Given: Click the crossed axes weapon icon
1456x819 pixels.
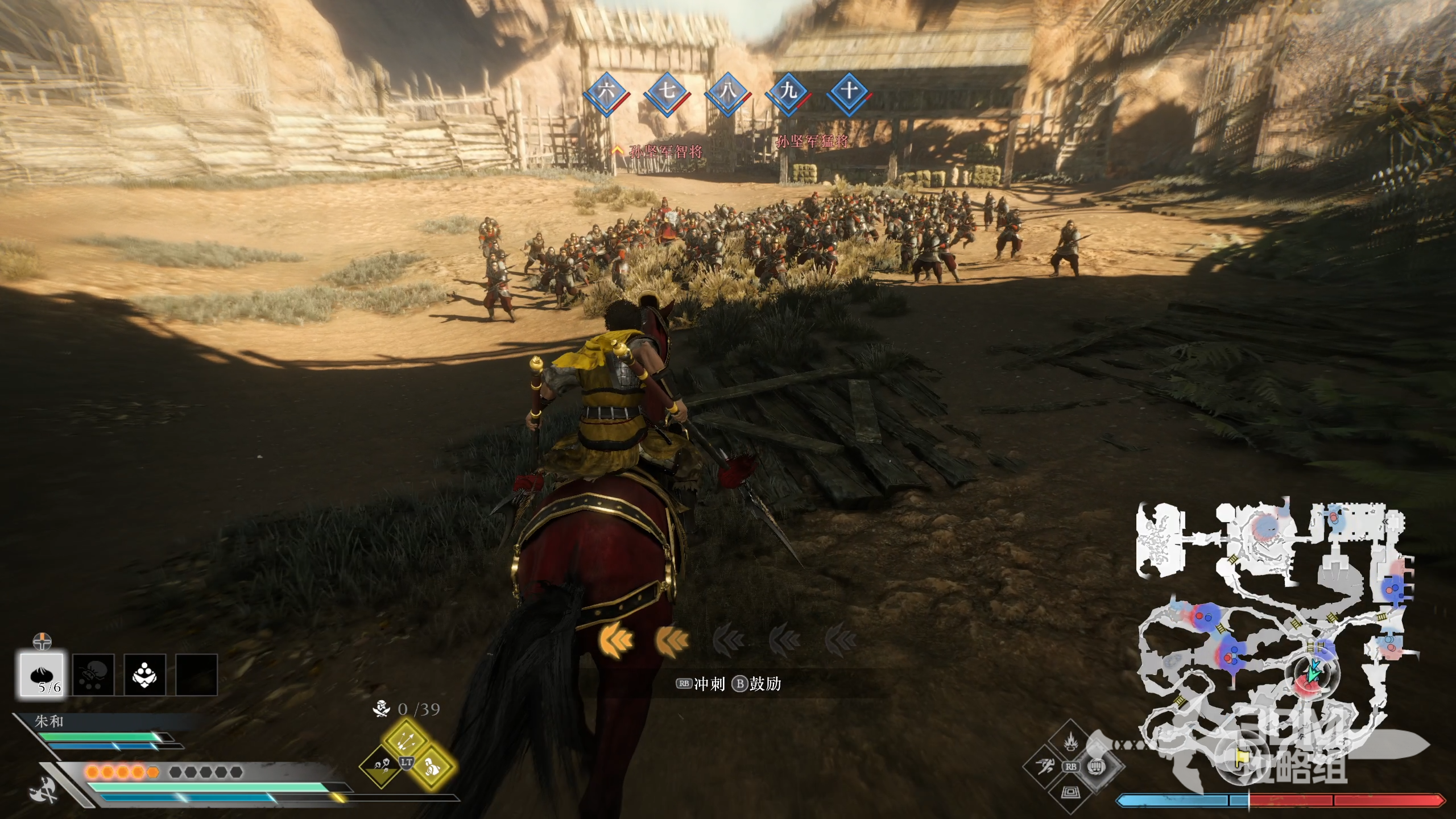Looking at the screenshot, I should click(44, 789).
